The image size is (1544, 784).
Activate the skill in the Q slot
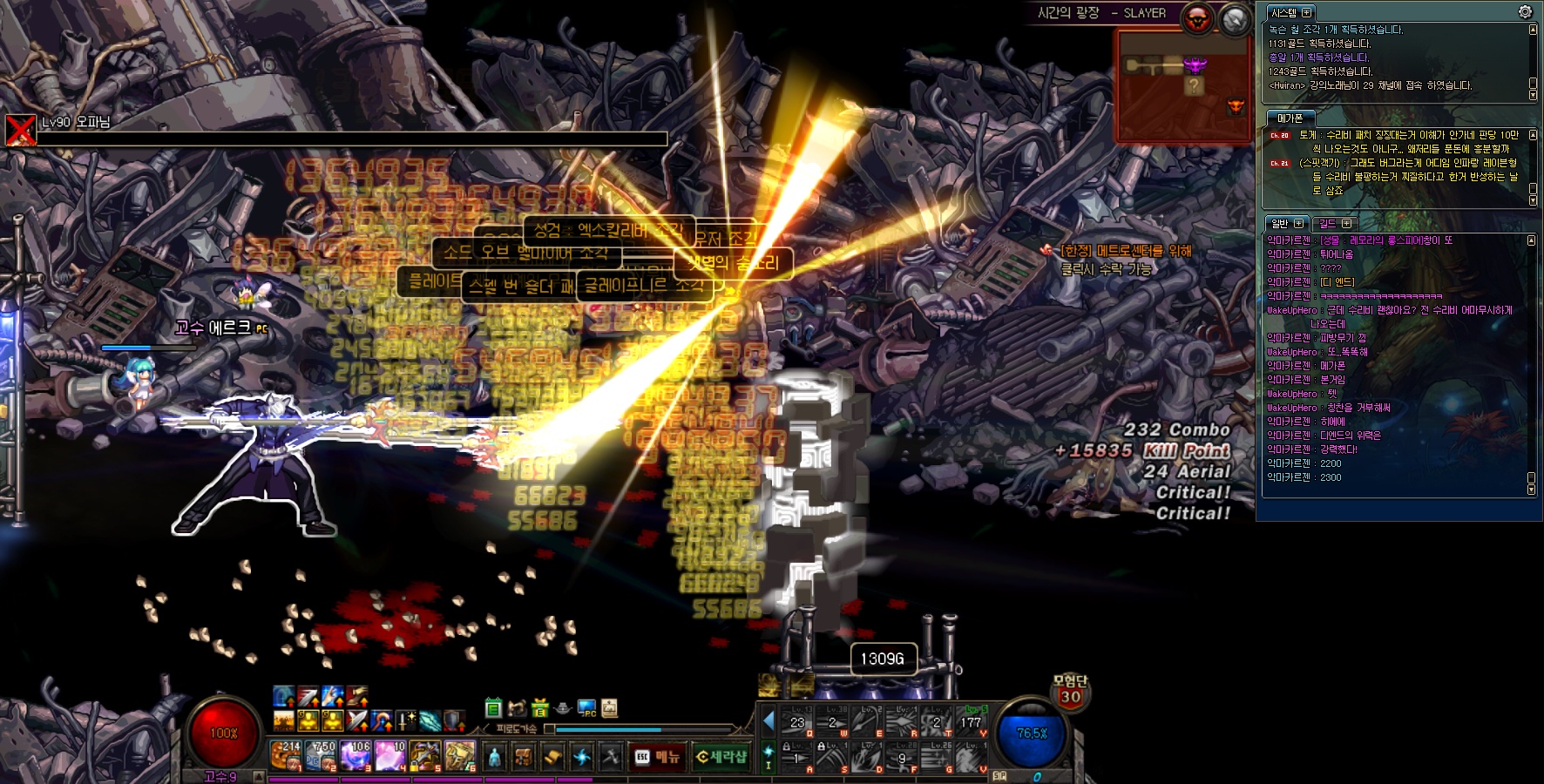796,722
